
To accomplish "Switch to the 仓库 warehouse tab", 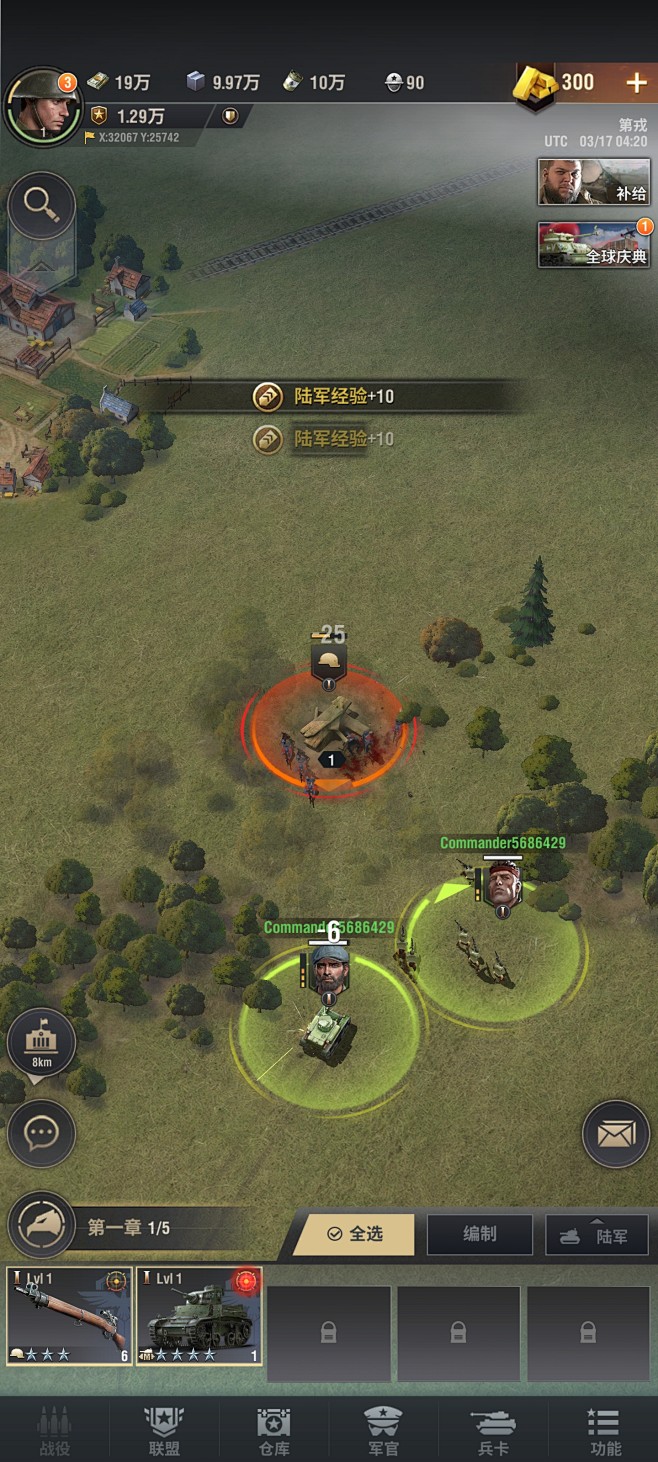I will tap(274, 1430).
